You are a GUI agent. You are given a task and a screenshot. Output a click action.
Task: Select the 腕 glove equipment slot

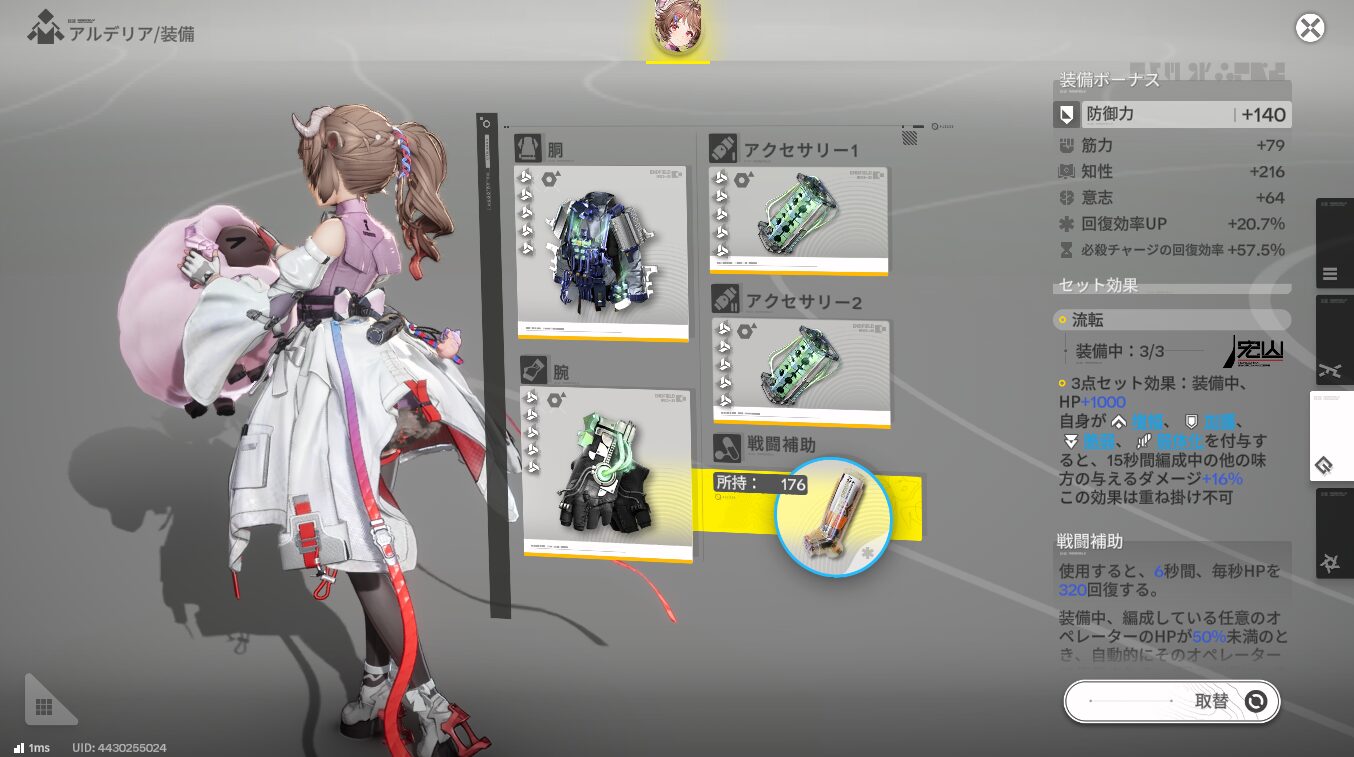[607, 473]
